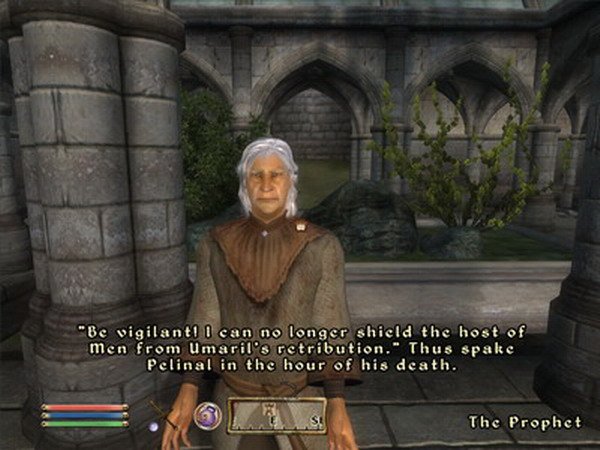This screenshot has width=600, height=450.
Task: Select the purple active spell icon
Action: tap(208, 413)
